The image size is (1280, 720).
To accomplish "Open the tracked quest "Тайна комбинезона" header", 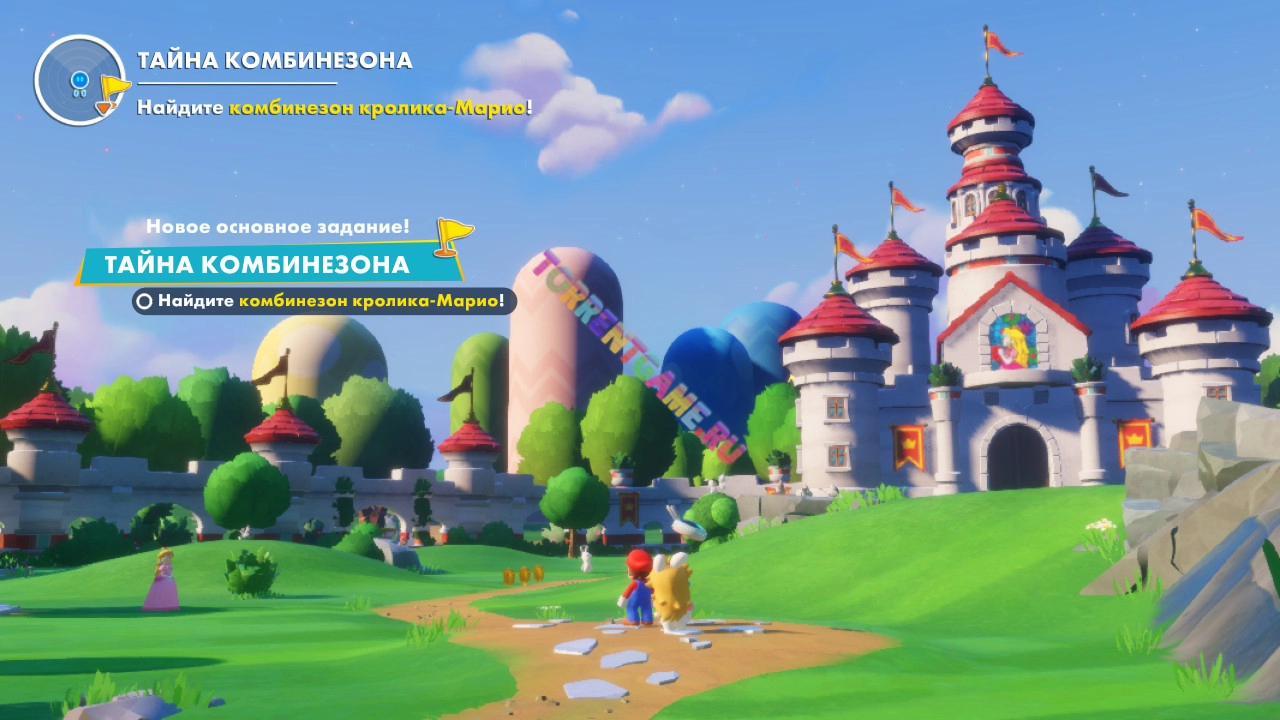I will click(x=274, y=60).
